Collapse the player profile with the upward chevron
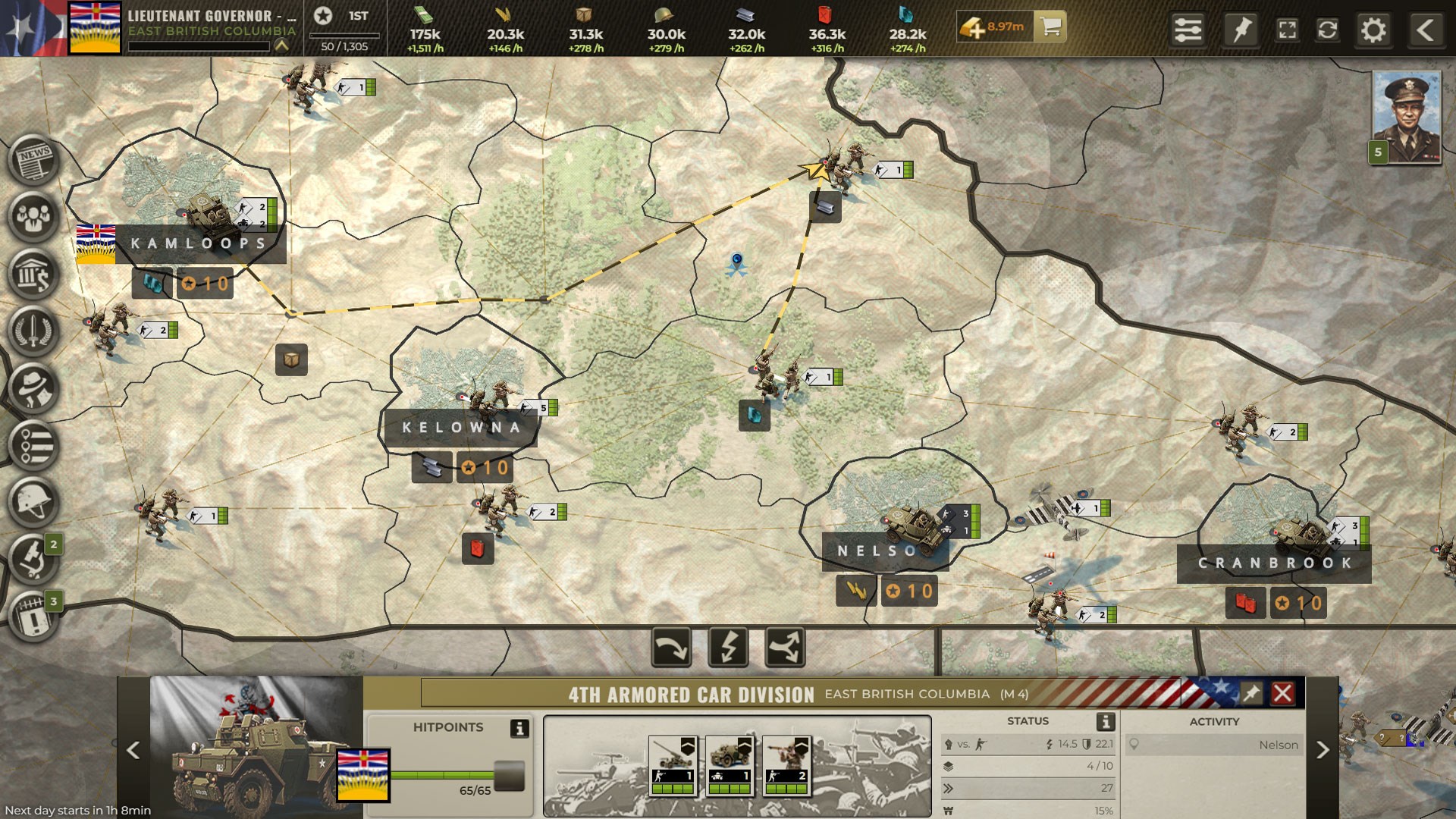The width and height of the screenshot is (1456, 819). click(x=281, y=45)
